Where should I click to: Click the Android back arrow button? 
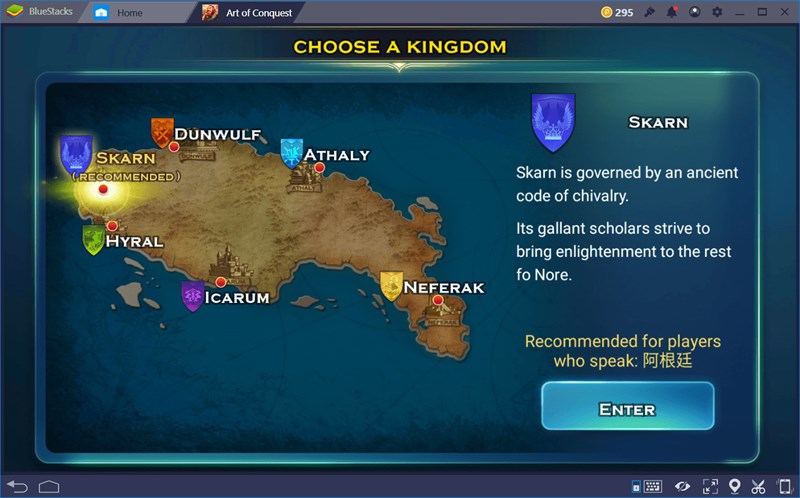[x=18, y=486]
